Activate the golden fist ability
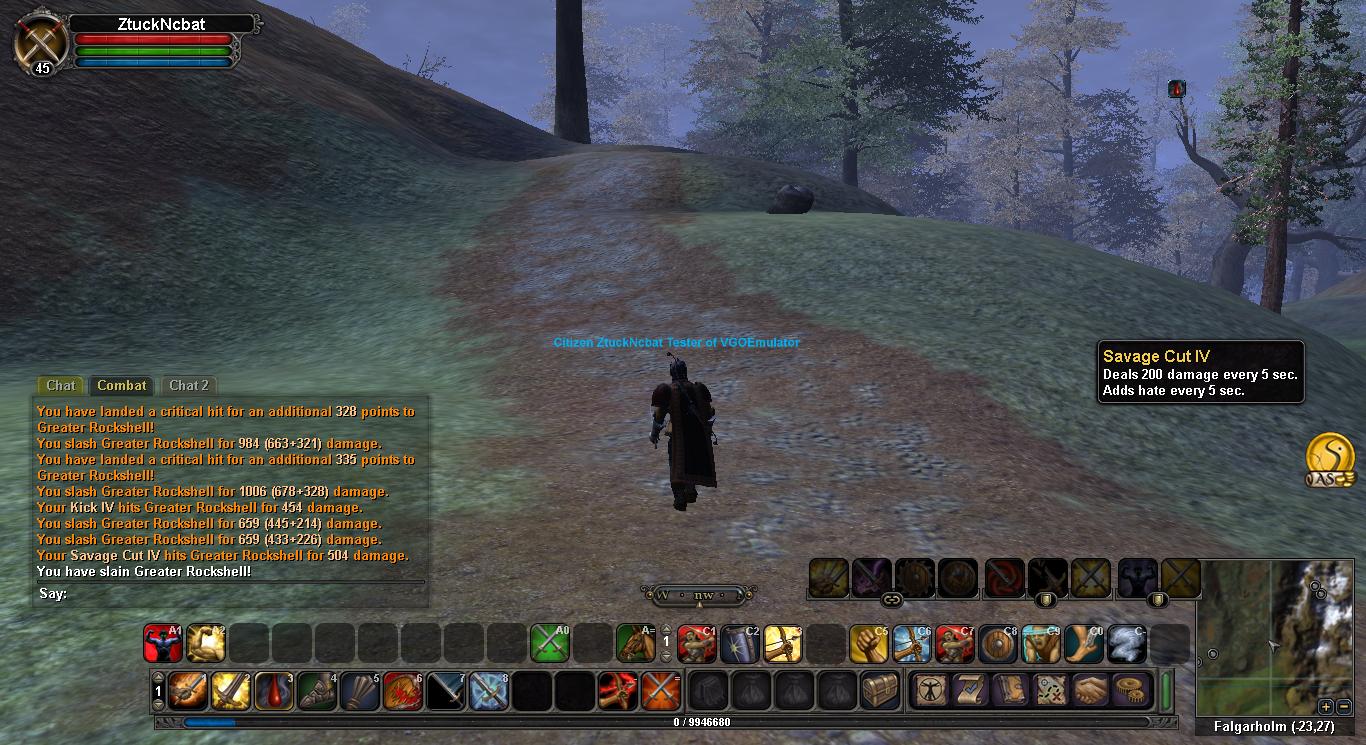1366x745 pixels. click(868, 643)
